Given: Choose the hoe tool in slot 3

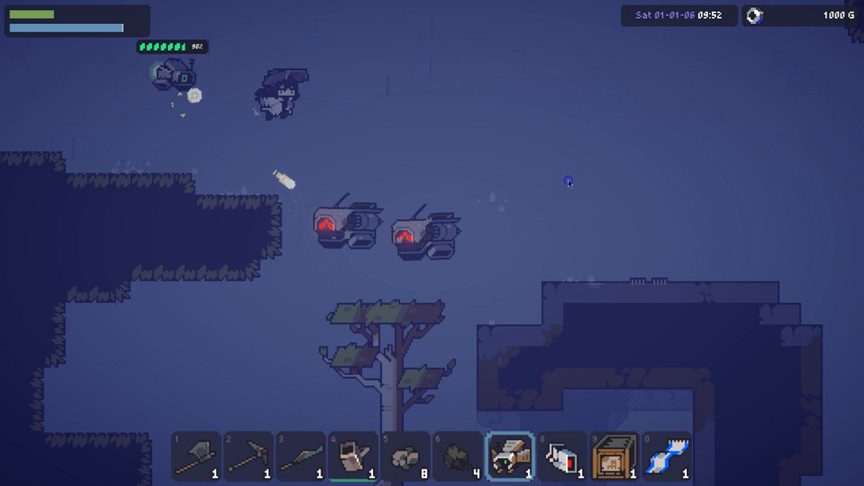Looking at the screenshot, I should [301, 457].
